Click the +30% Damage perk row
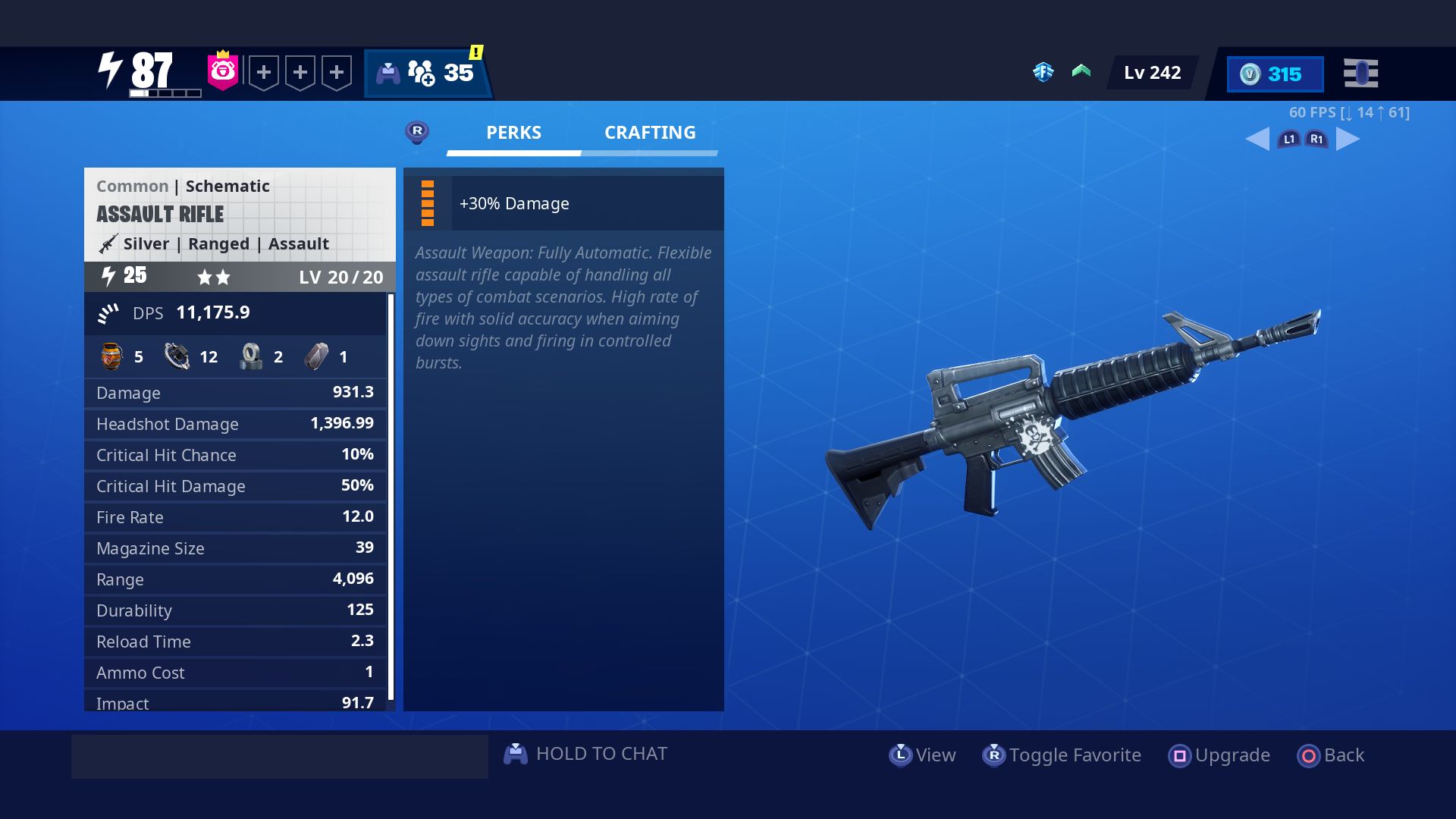 pyautogui.click(x=563, y=203)
